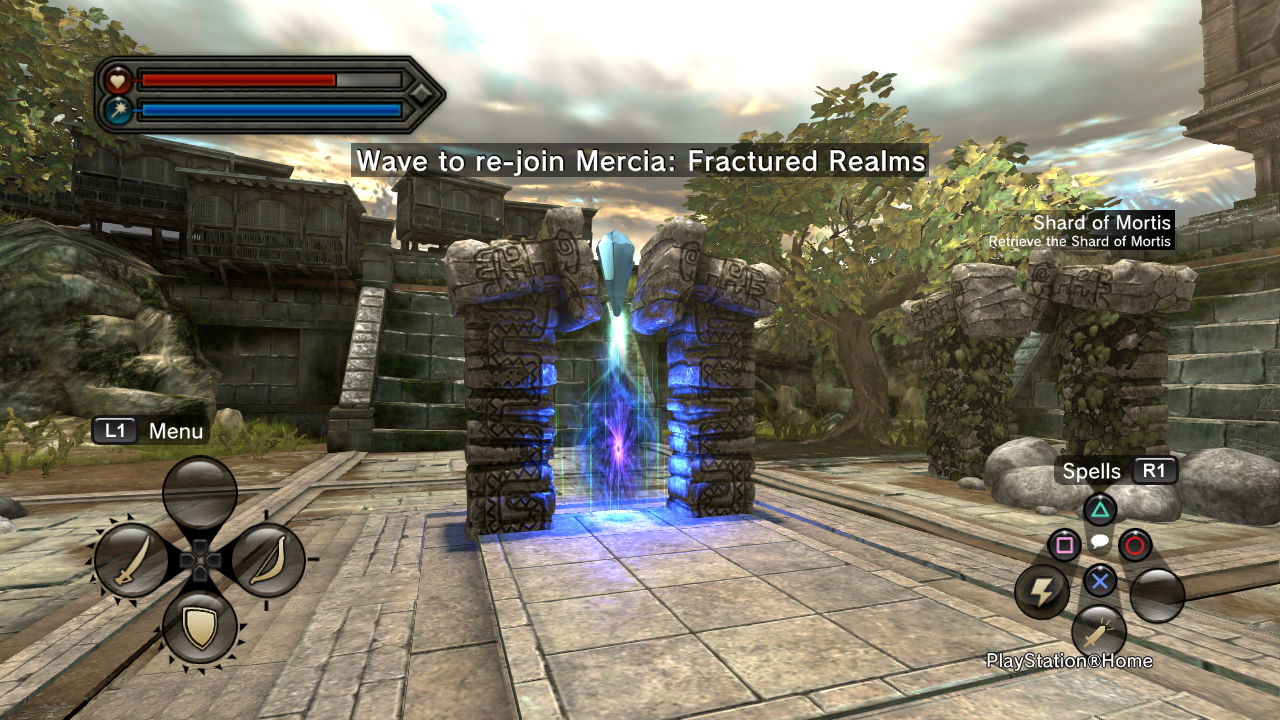Open the Spells panel label

1092,471
